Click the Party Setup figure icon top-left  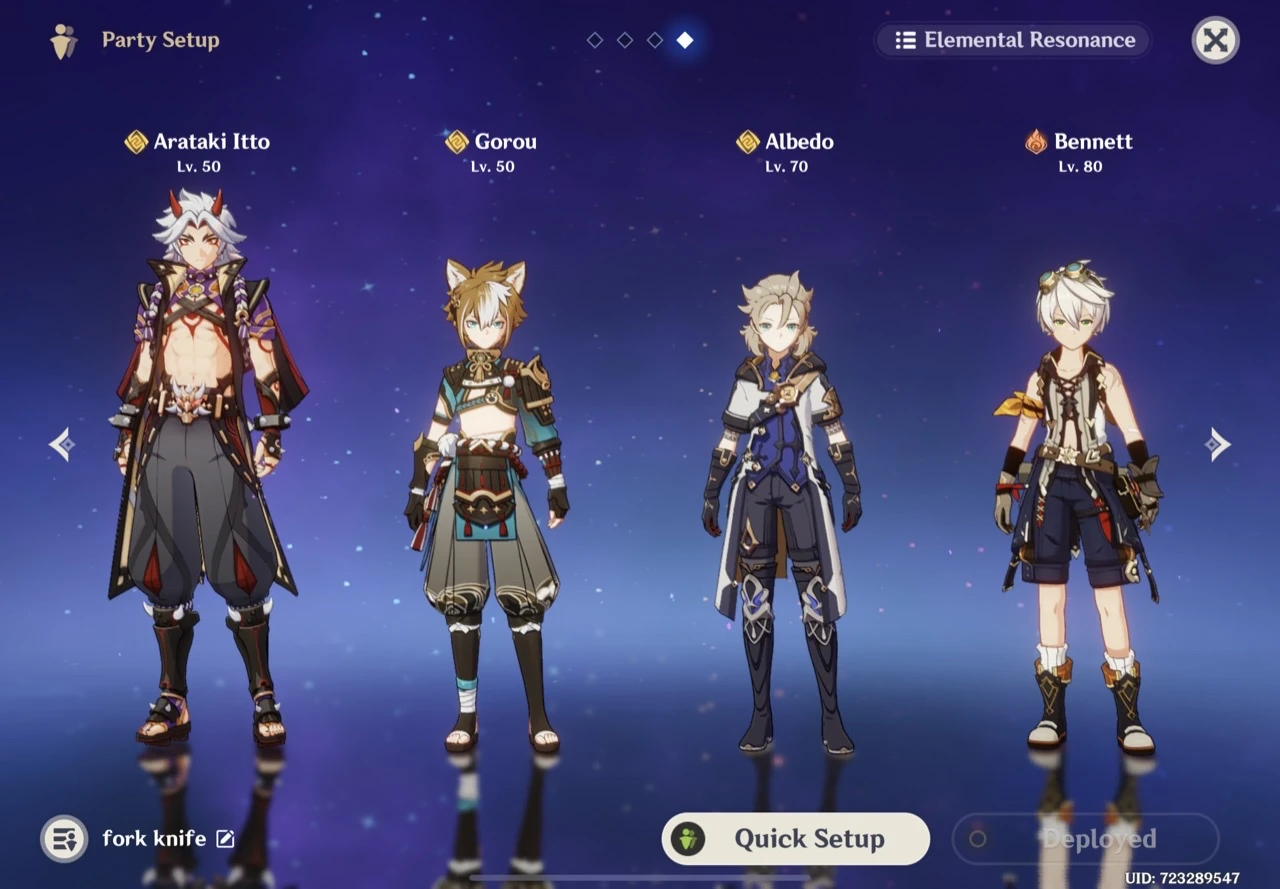pyautogui.click(x=62, y=40)
